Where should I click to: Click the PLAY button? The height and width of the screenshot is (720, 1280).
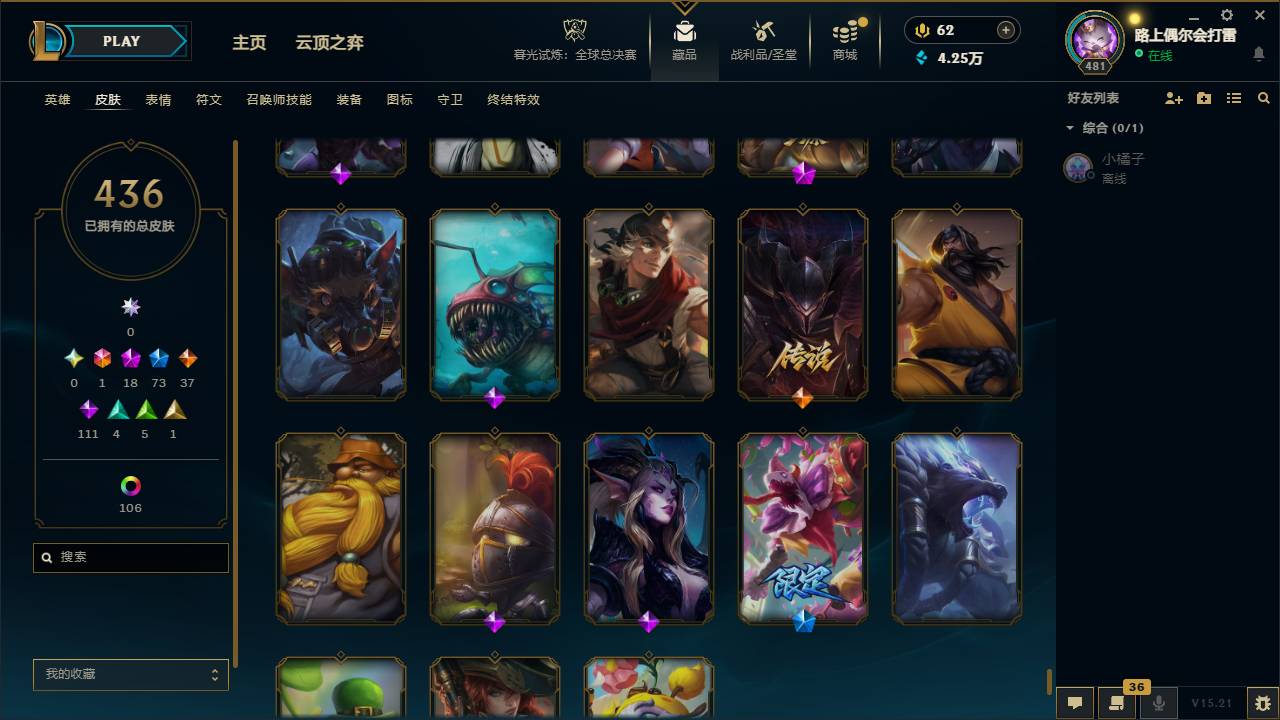pos(120,41)
